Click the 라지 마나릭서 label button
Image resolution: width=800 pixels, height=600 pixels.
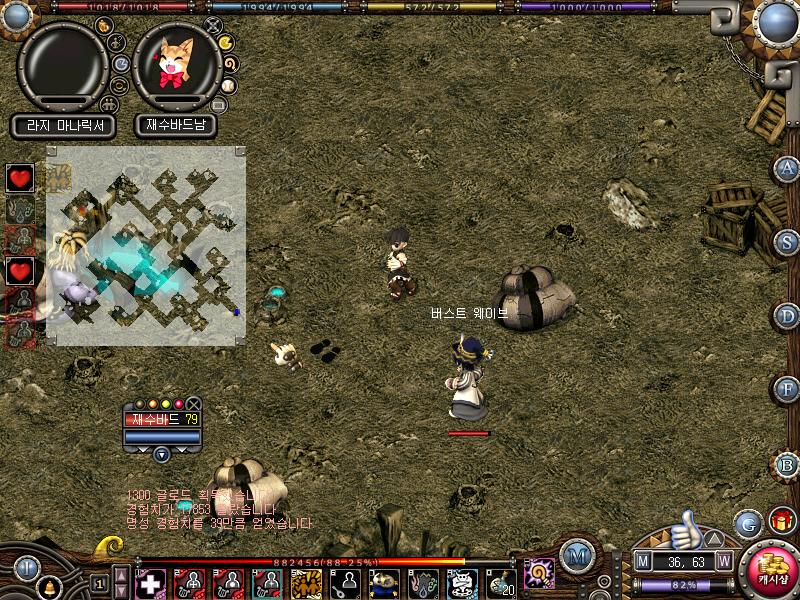coord(64,126)
